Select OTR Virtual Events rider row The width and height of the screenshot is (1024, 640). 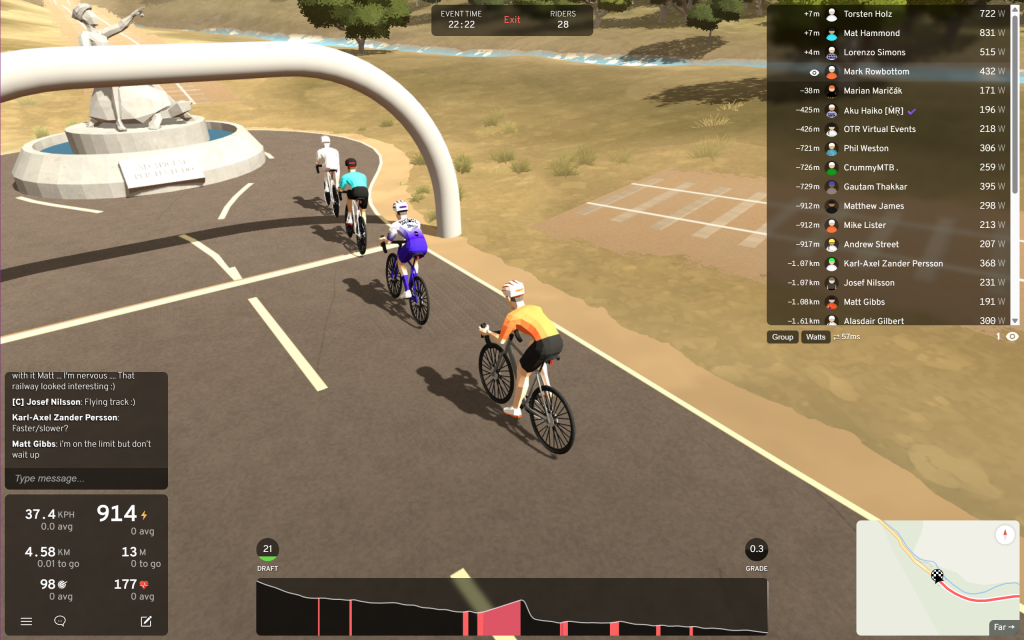pos(892,129)
